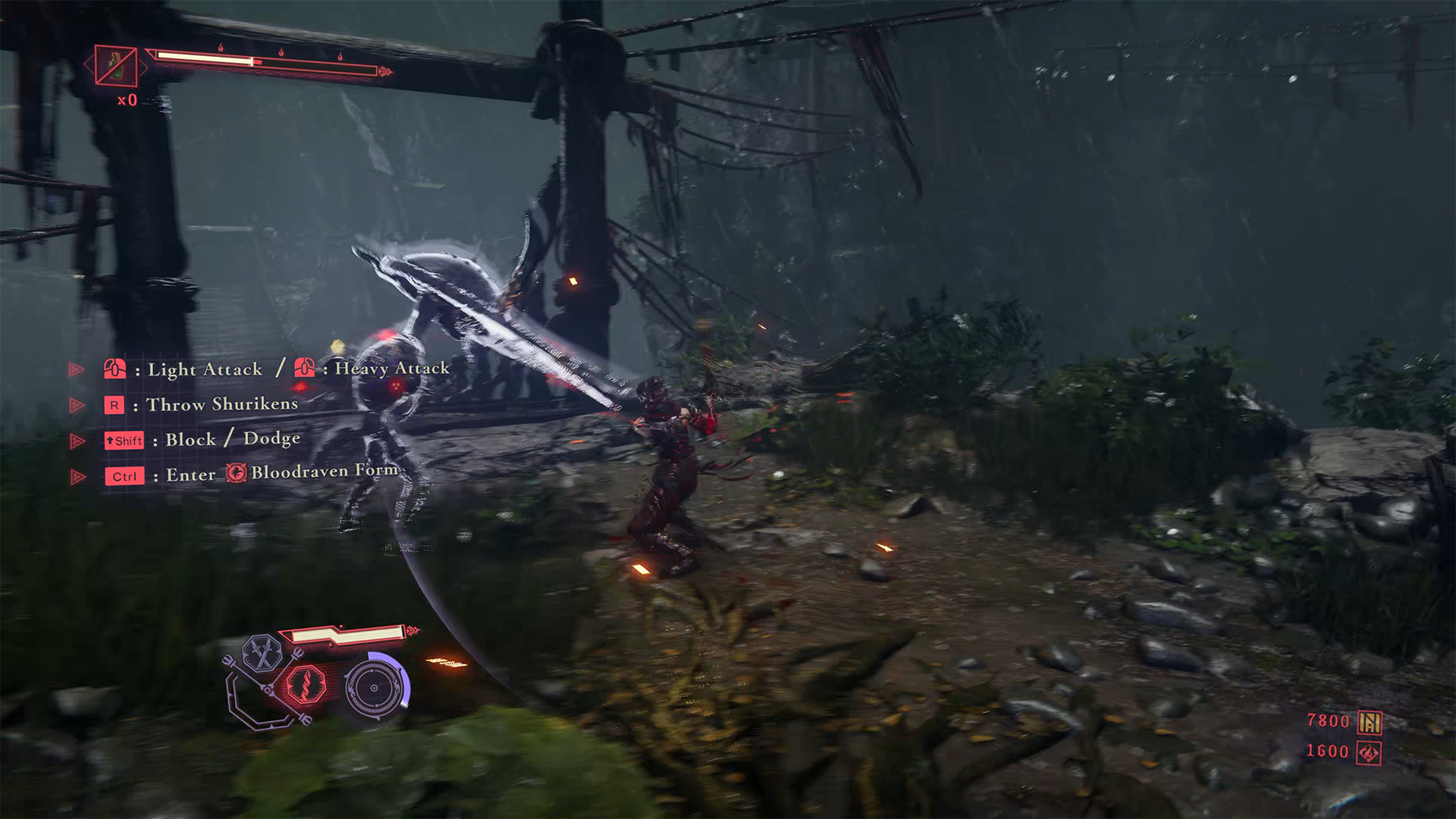Choose the crossed swords weapon icon
The height and width of the screenshot is (819, 1456).
262,653
